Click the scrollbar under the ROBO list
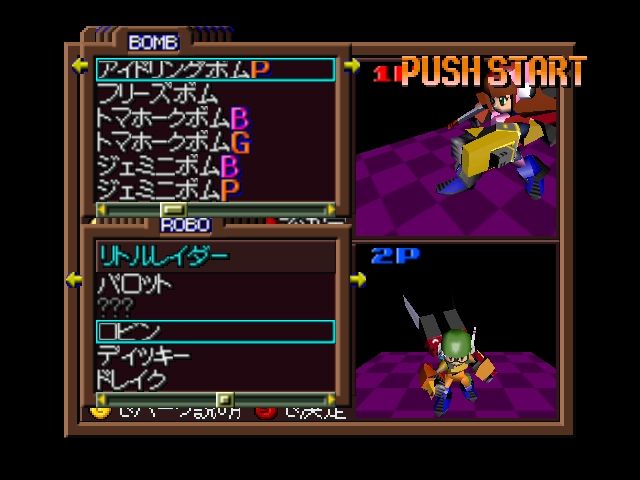 (215, 398)
